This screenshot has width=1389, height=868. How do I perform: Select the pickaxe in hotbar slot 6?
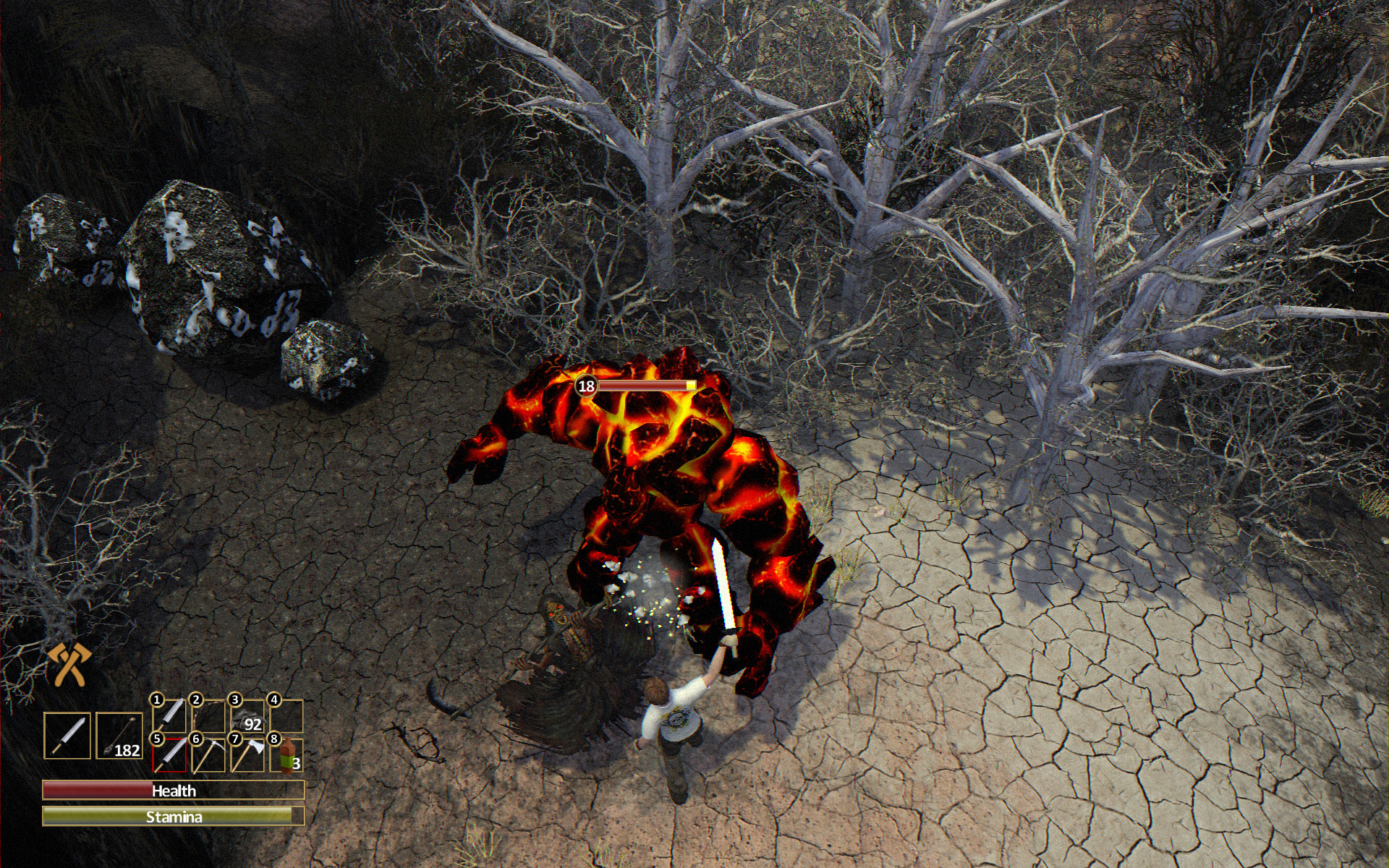click(x=208, y=756)
